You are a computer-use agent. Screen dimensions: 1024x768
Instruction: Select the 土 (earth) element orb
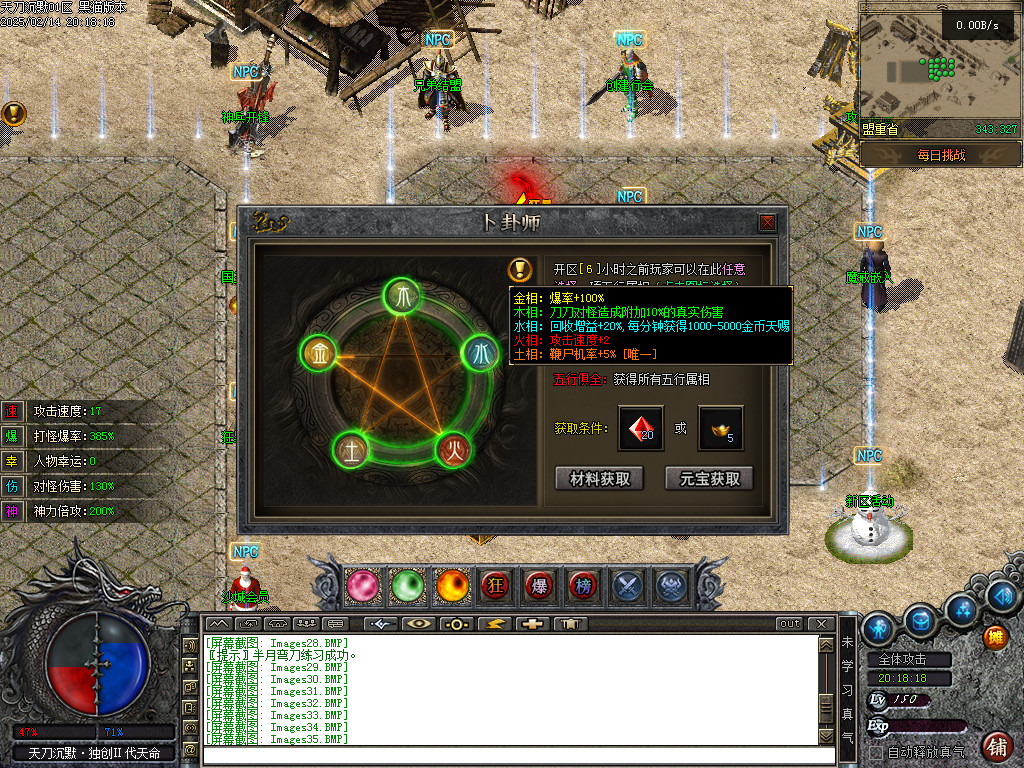click(349, 447)
